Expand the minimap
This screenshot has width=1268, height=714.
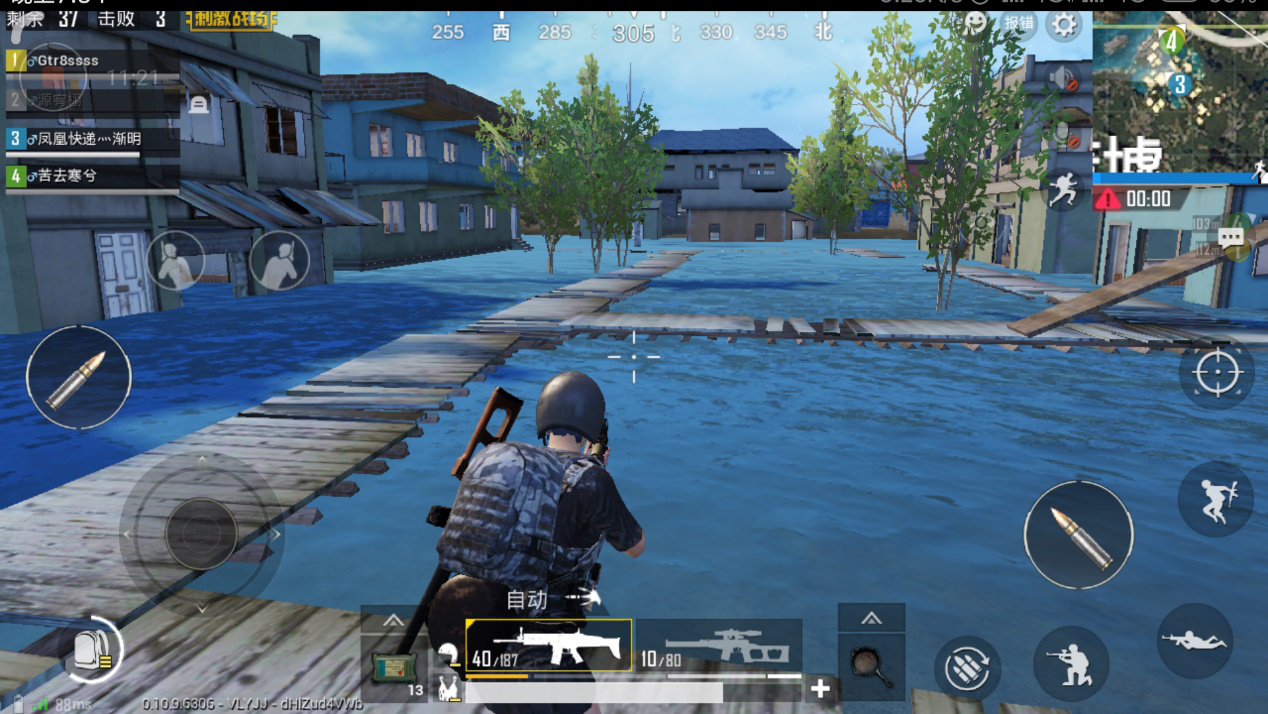click(1180, 90)
